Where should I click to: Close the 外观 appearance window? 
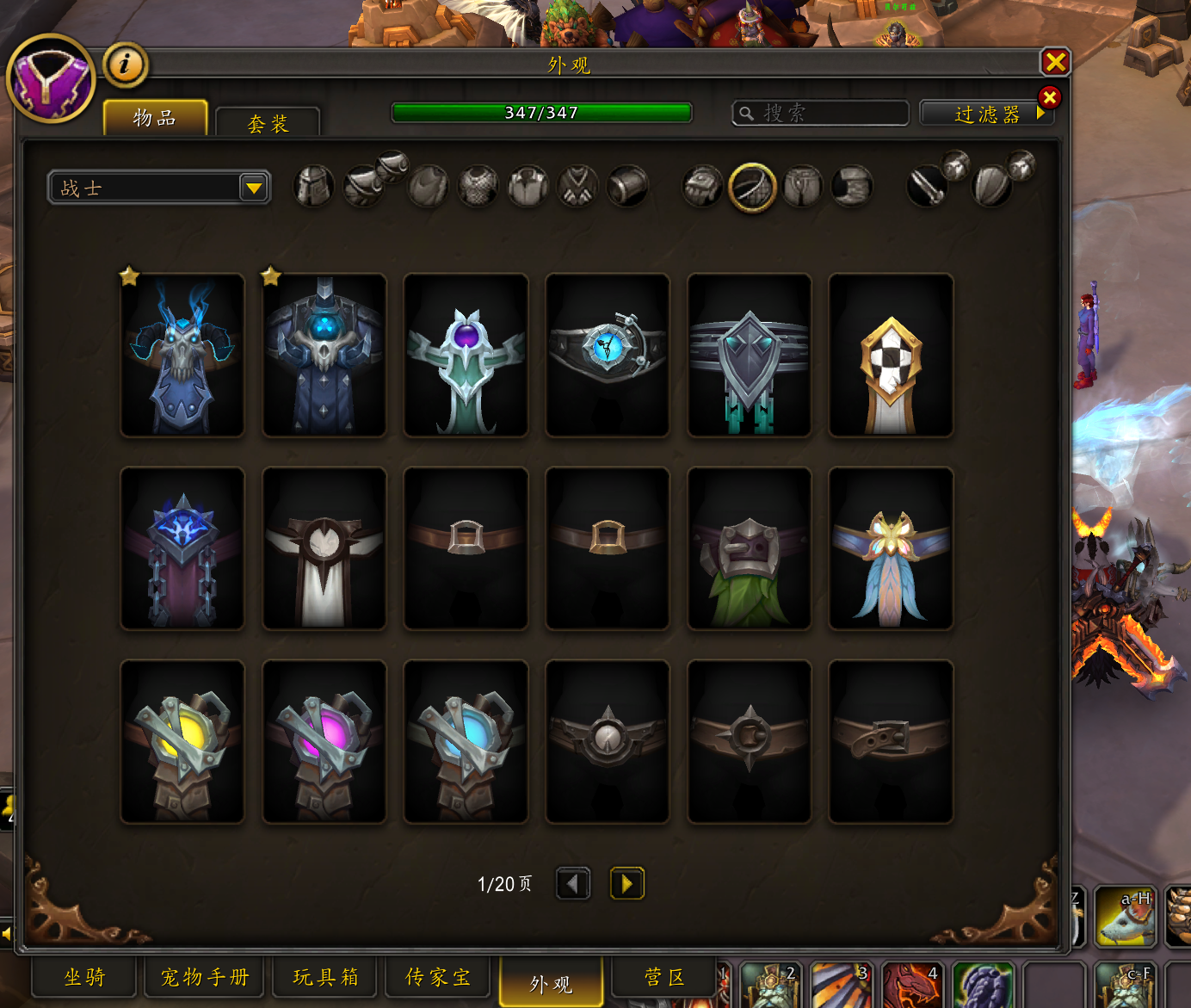click(x=1055, y=62)
